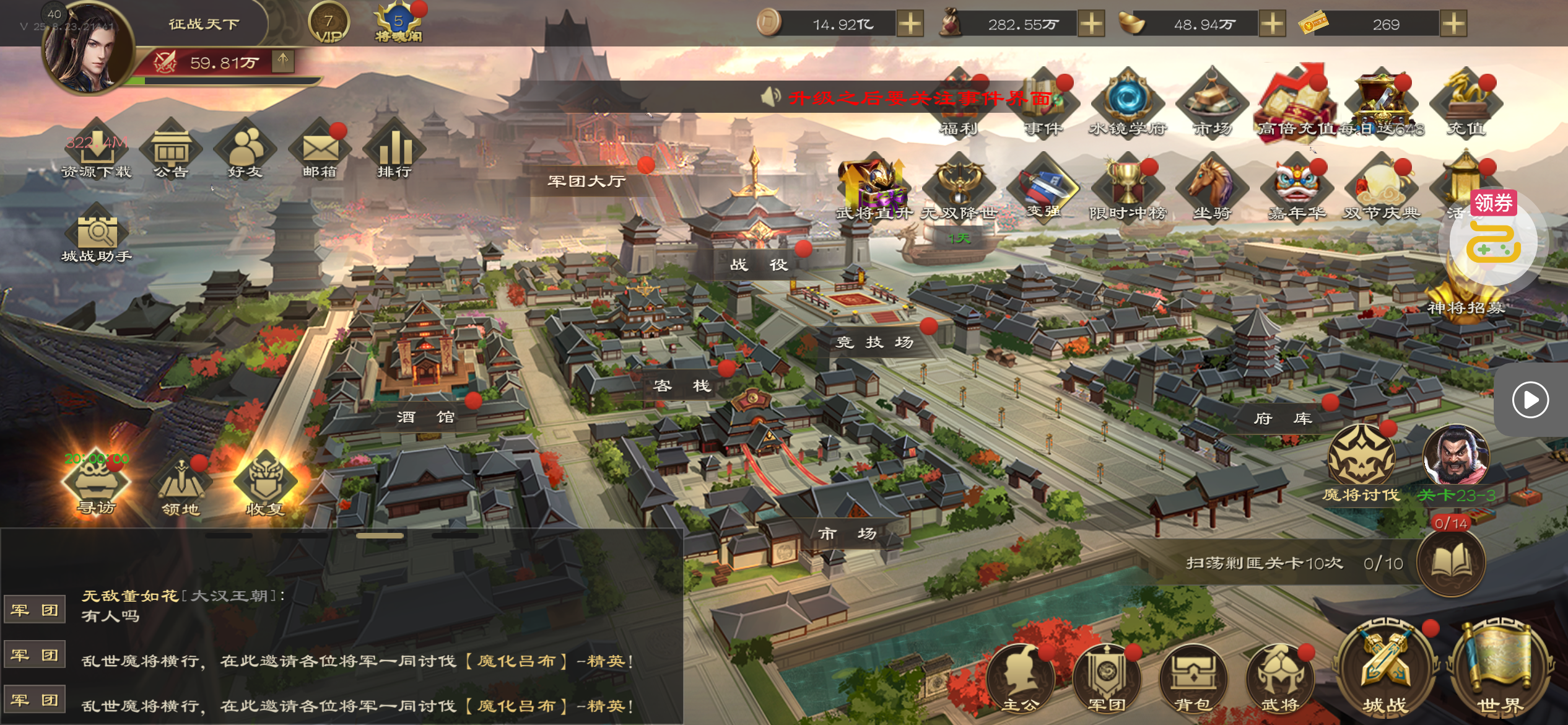Image resolution: width=1568 pixels, height=725 pixels.
Task: Open the 嘉年华 carnival event
Action: pos(1297,186)
